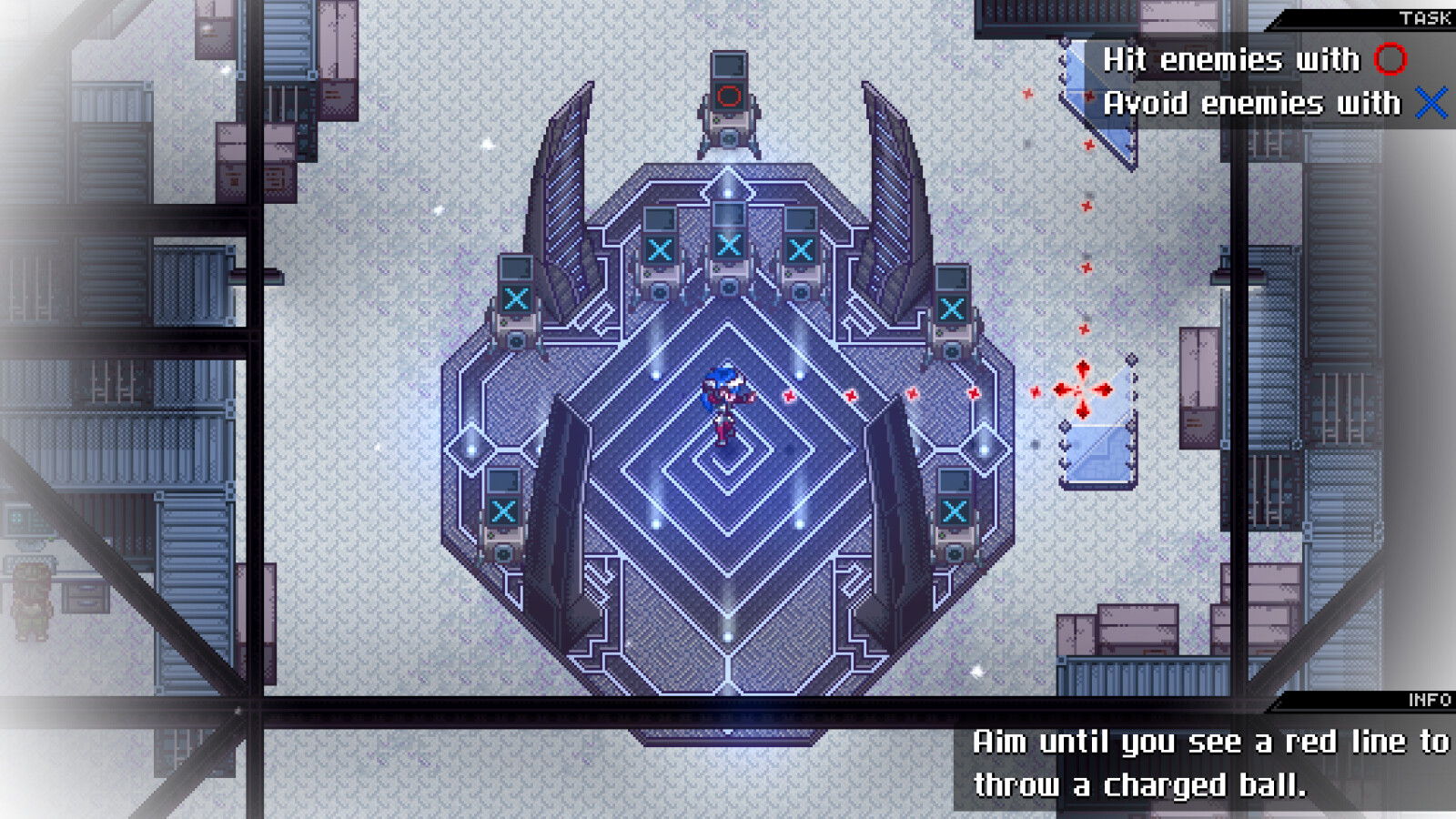Click the topmost red X marker on the ice ramp
The width and height of the screenshot is (1456, 819).
[x=1090, y=96]
